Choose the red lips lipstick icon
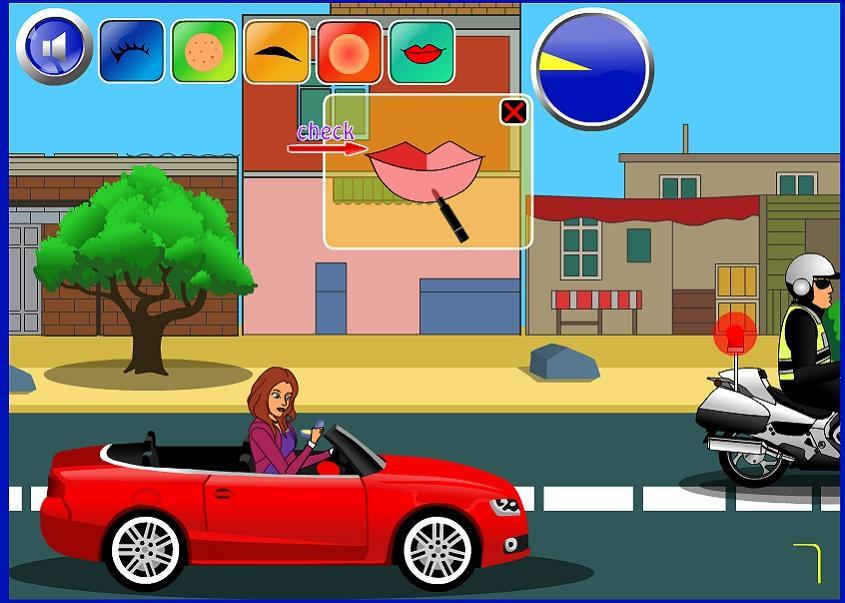 tap(422, 51)
